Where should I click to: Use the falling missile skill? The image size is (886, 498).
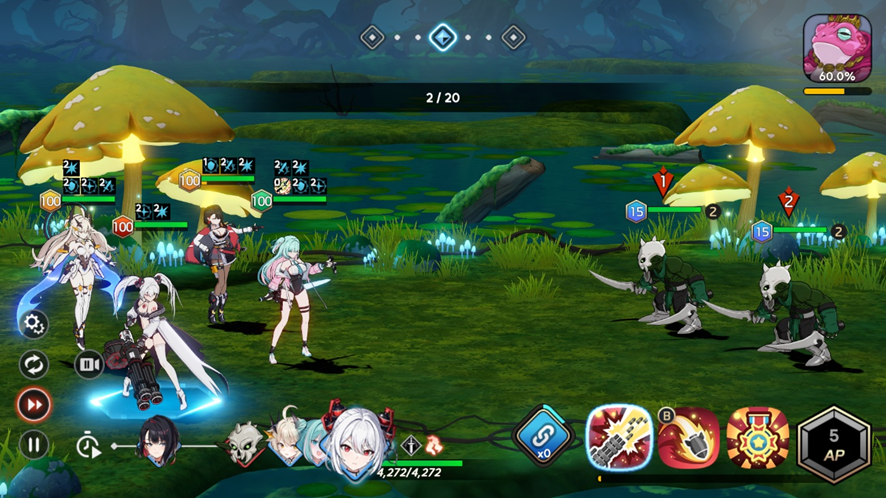(688, 438)
